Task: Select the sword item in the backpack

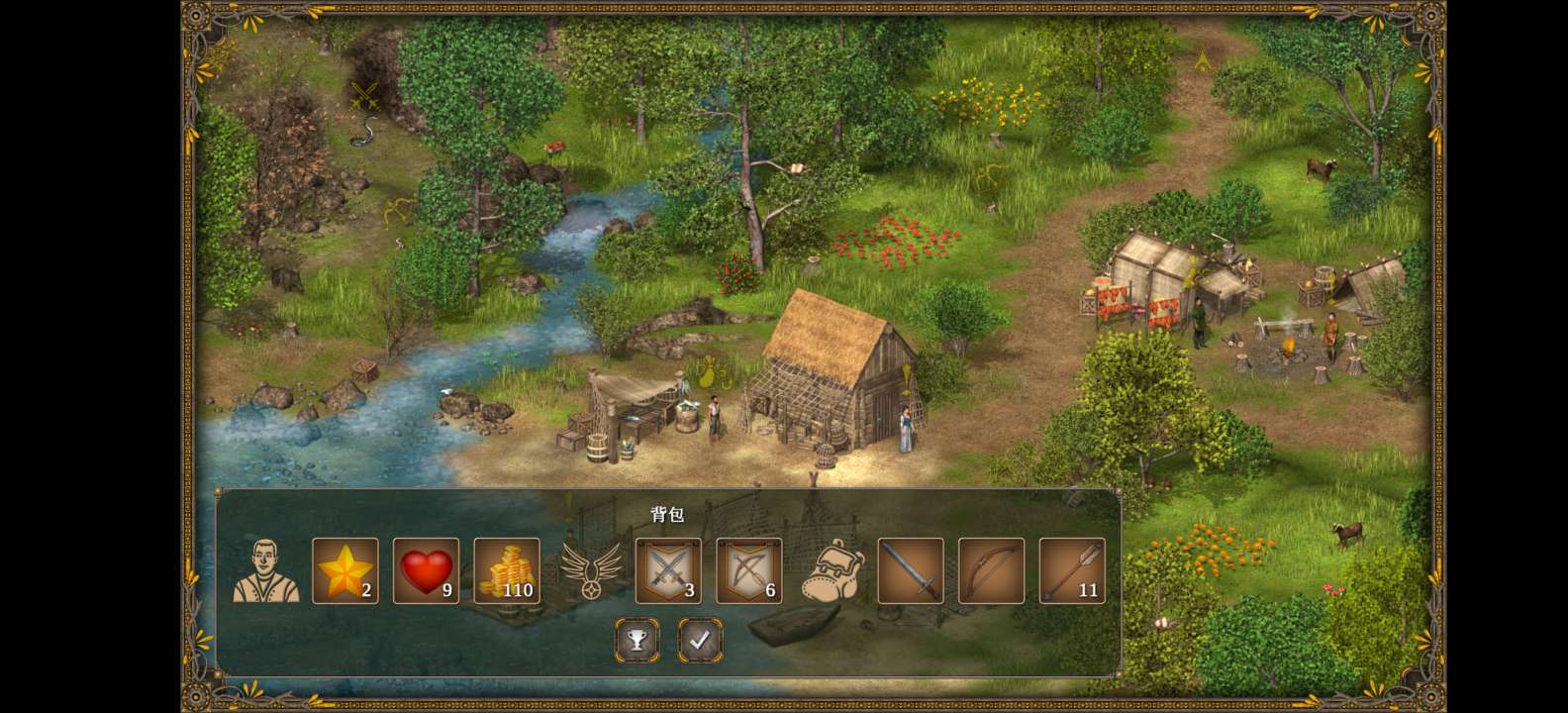Action: (x=909, y=571)
